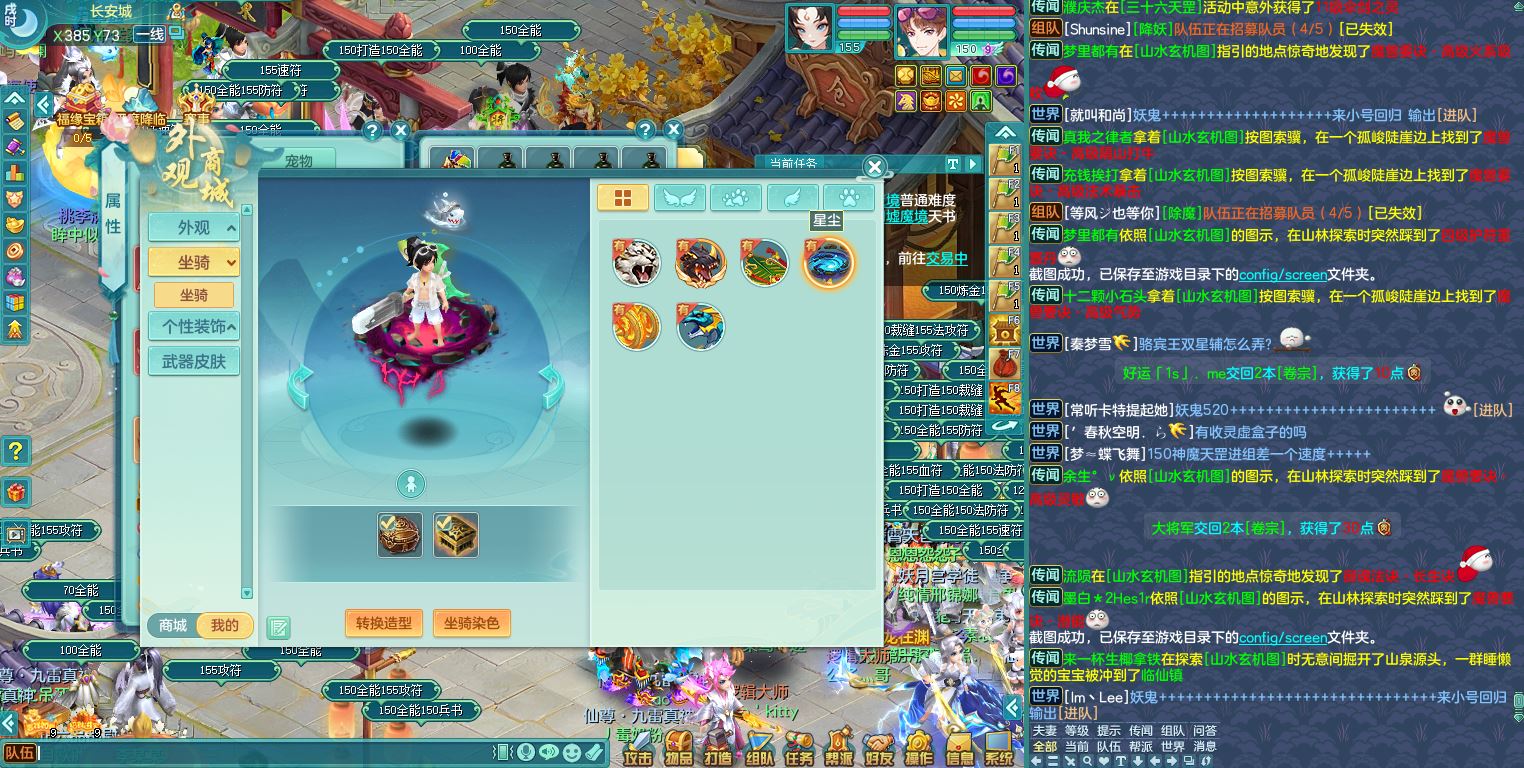Open the 武器皮肤 weapon skins category

(194, 361)
